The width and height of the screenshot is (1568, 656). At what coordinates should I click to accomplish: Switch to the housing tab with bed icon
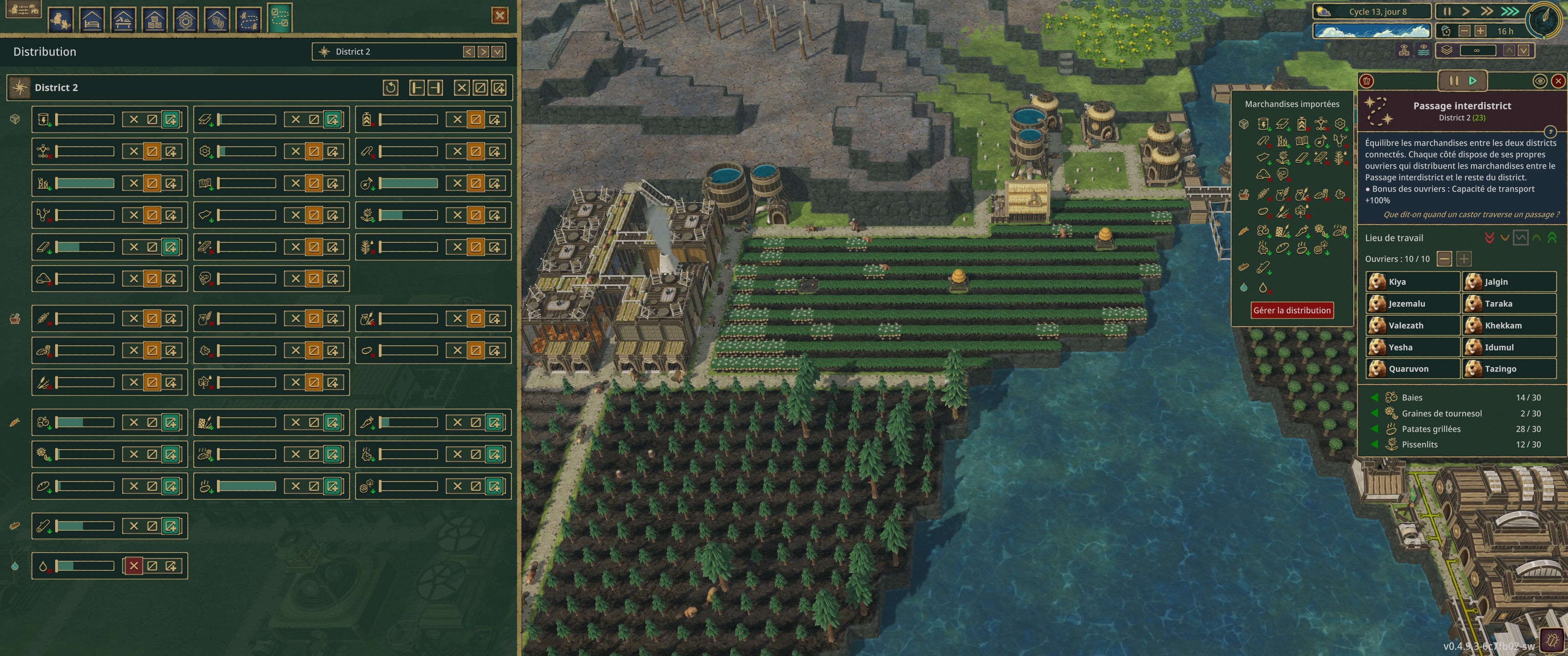tap(92, 20)
